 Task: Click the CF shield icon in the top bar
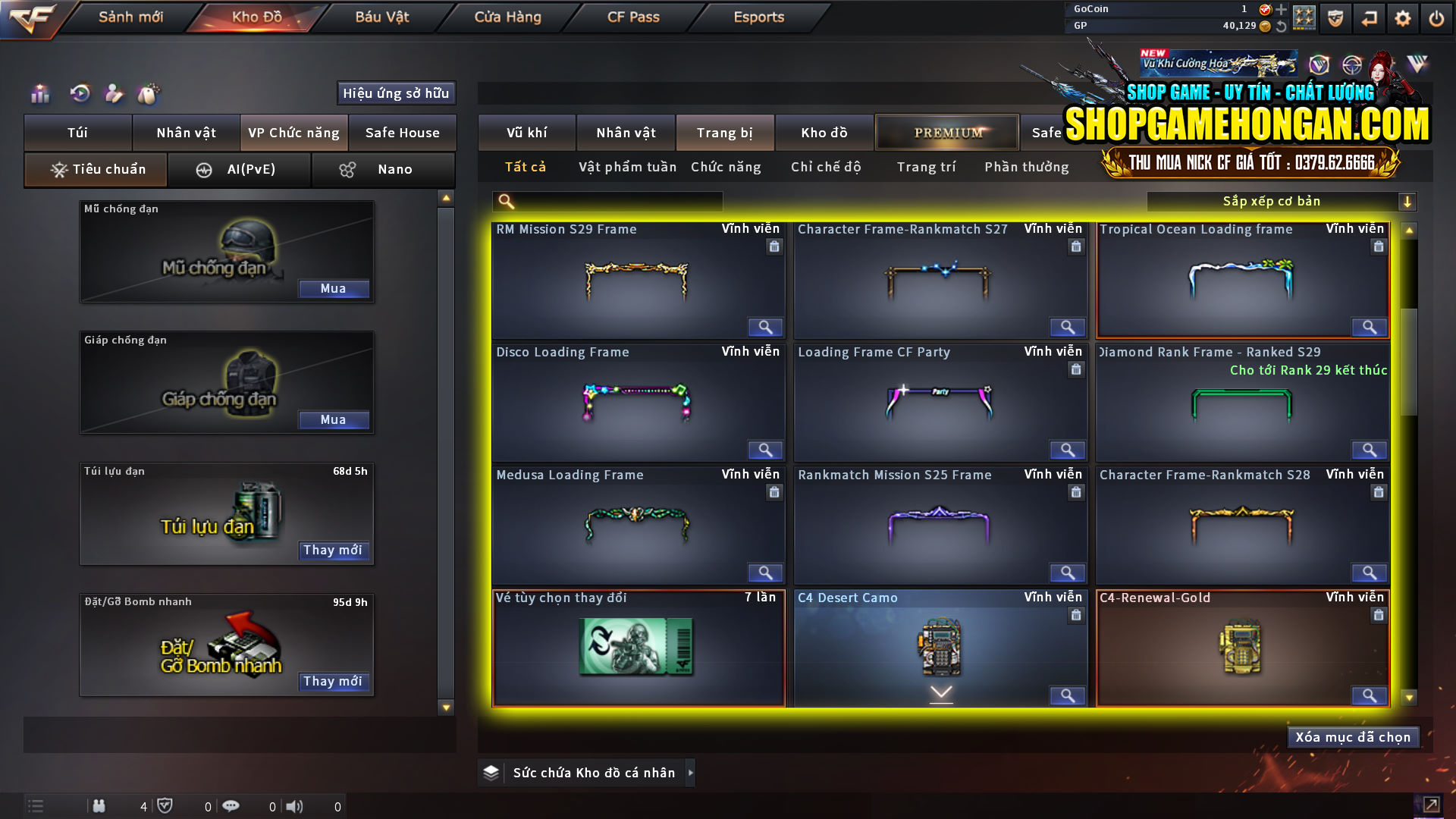pos(1335,18)
